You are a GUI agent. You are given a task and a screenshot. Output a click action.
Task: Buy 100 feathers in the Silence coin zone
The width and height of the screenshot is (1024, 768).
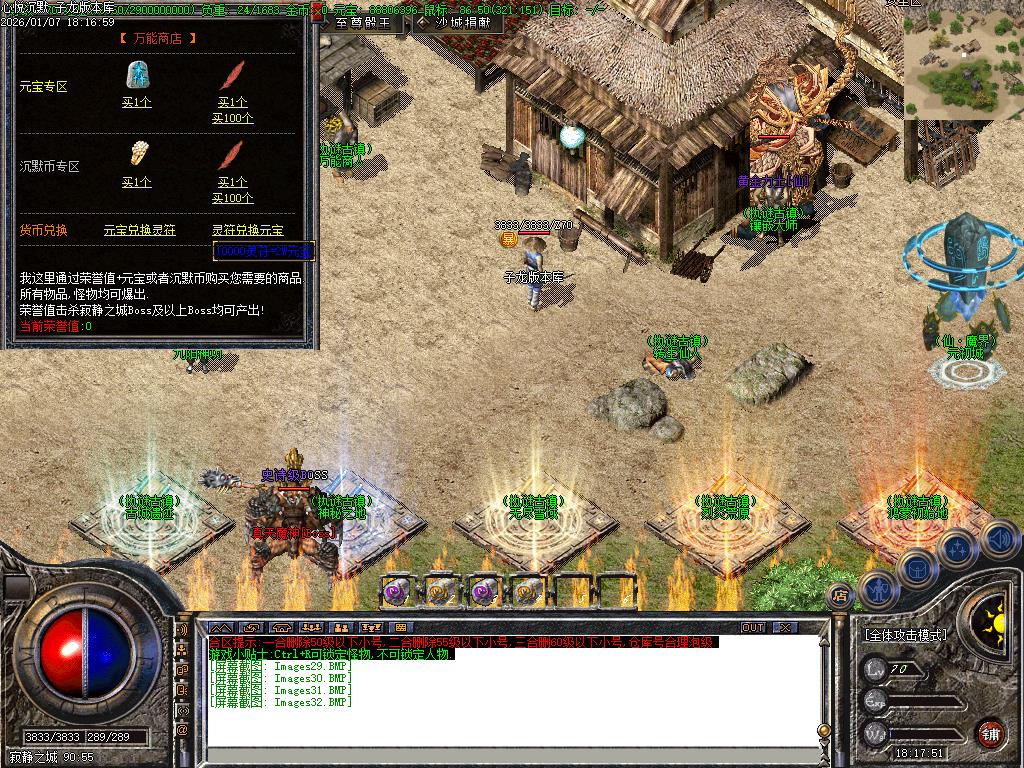(x=232, y=198)
